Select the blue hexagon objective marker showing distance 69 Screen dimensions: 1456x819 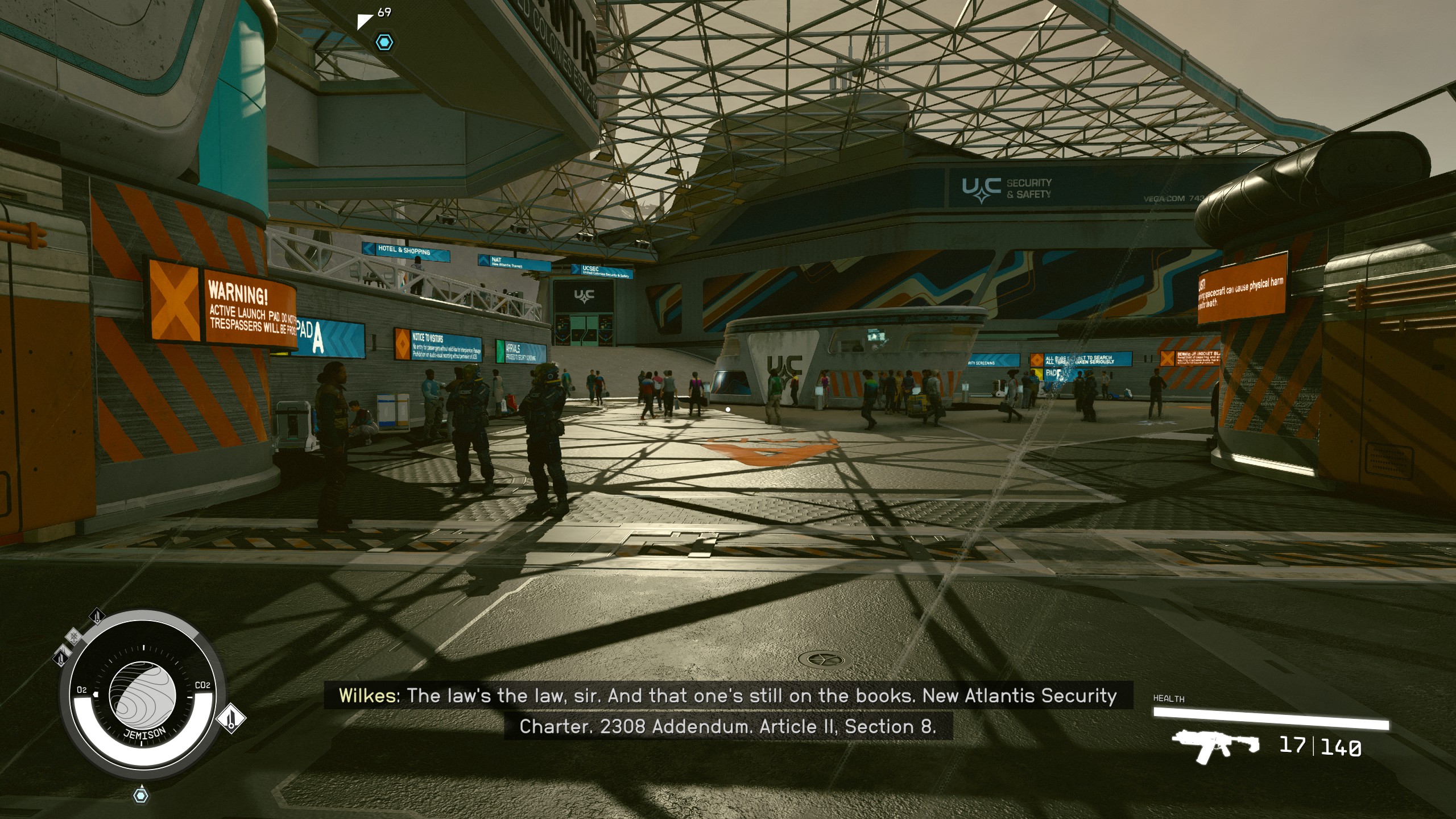tap(385, 42)
